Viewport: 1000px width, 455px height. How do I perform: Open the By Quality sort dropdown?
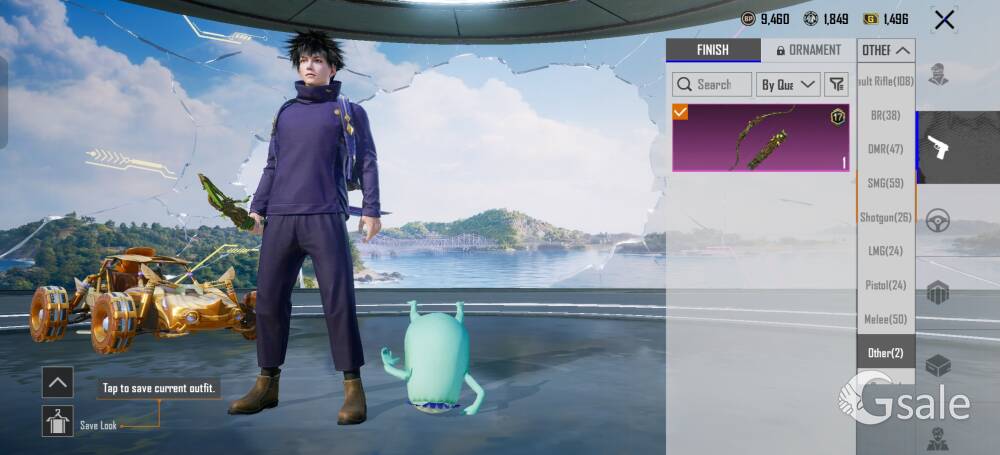click(788, 85)
